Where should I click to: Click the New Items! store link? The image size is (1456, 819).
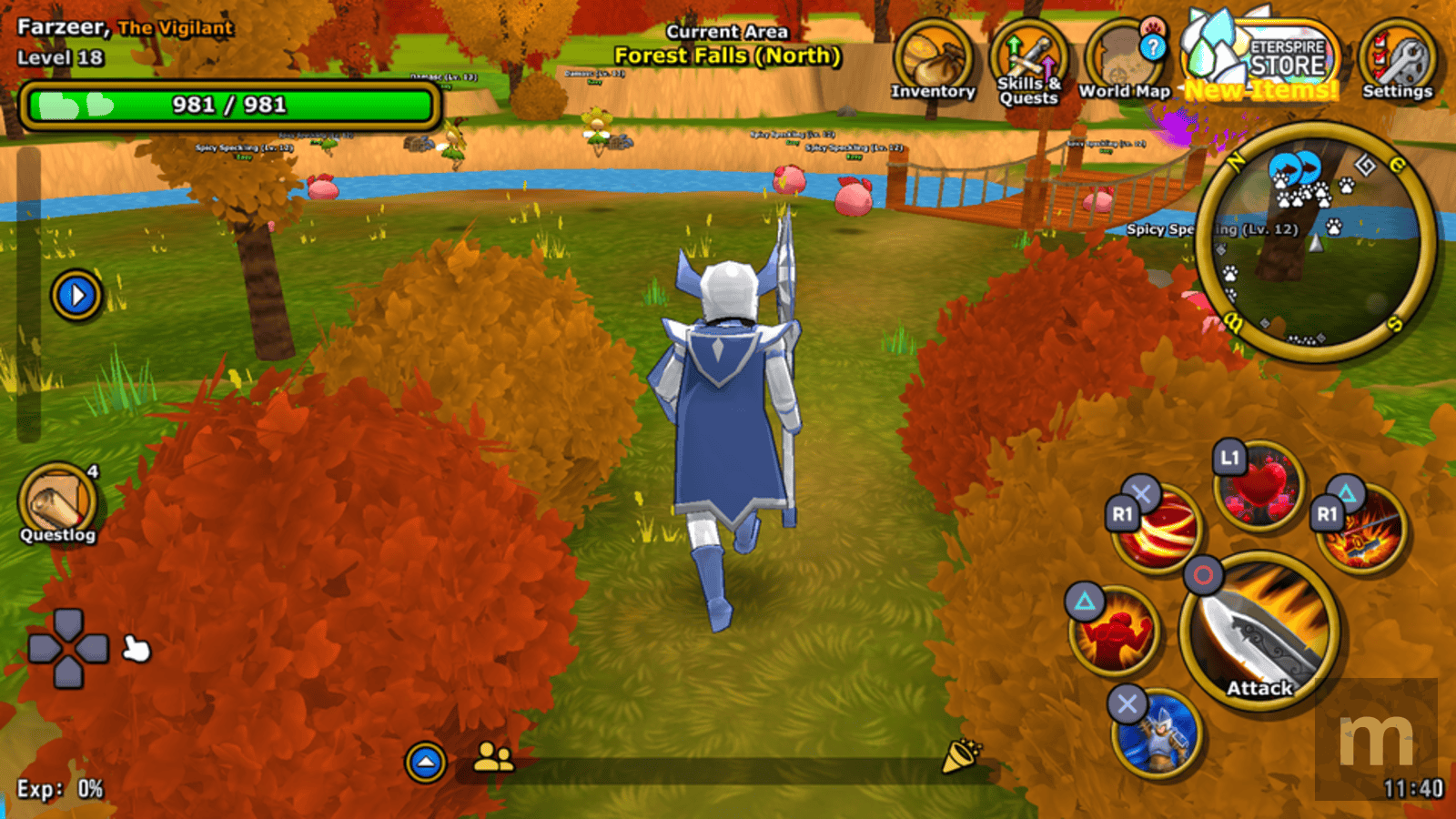pos(1256,88)
